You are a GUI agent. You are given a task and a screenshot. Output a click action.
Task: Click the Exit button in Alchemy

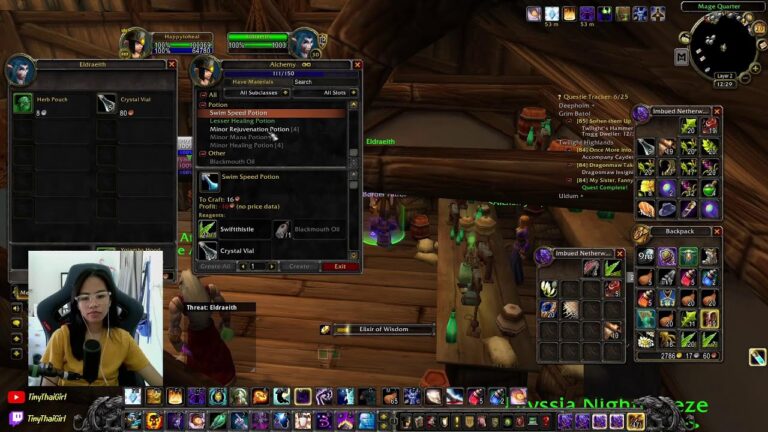click(x=340, y=267)
